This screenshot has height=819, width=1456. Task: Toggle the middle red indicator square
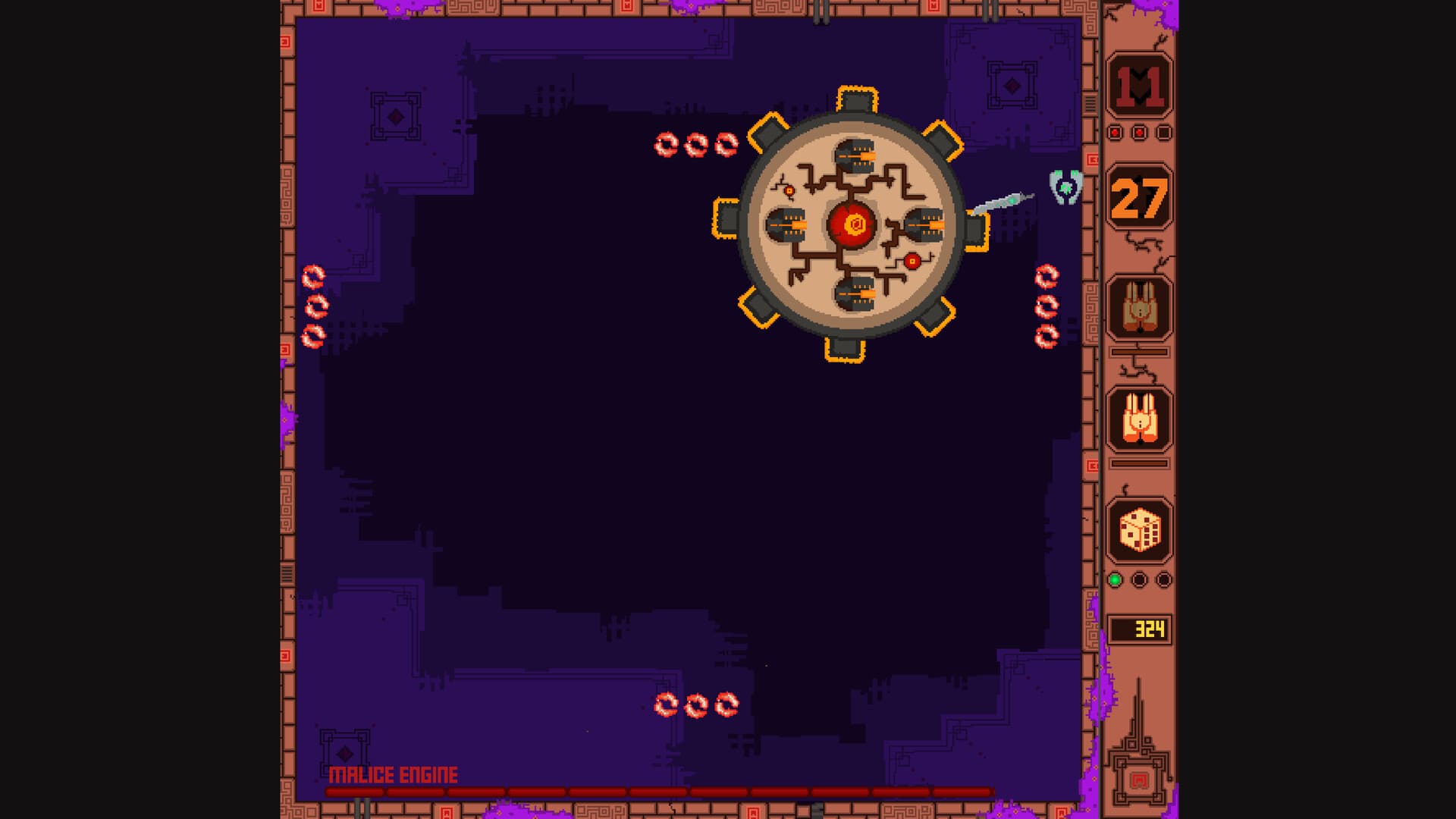tap(1137, 130)
